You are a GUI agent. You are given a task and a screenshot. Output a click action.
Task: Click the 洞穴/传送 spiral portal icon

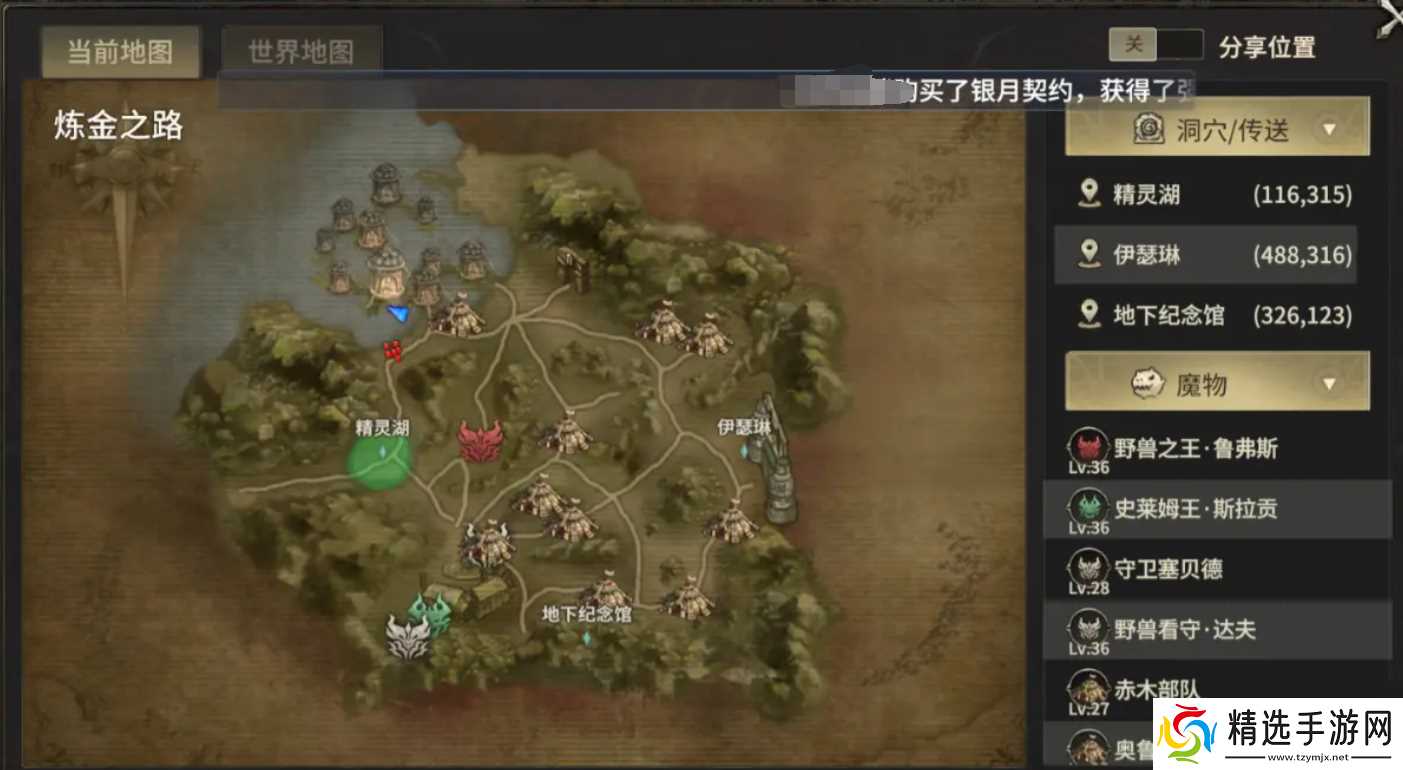pyautogui.click(x=1148, y=128)
